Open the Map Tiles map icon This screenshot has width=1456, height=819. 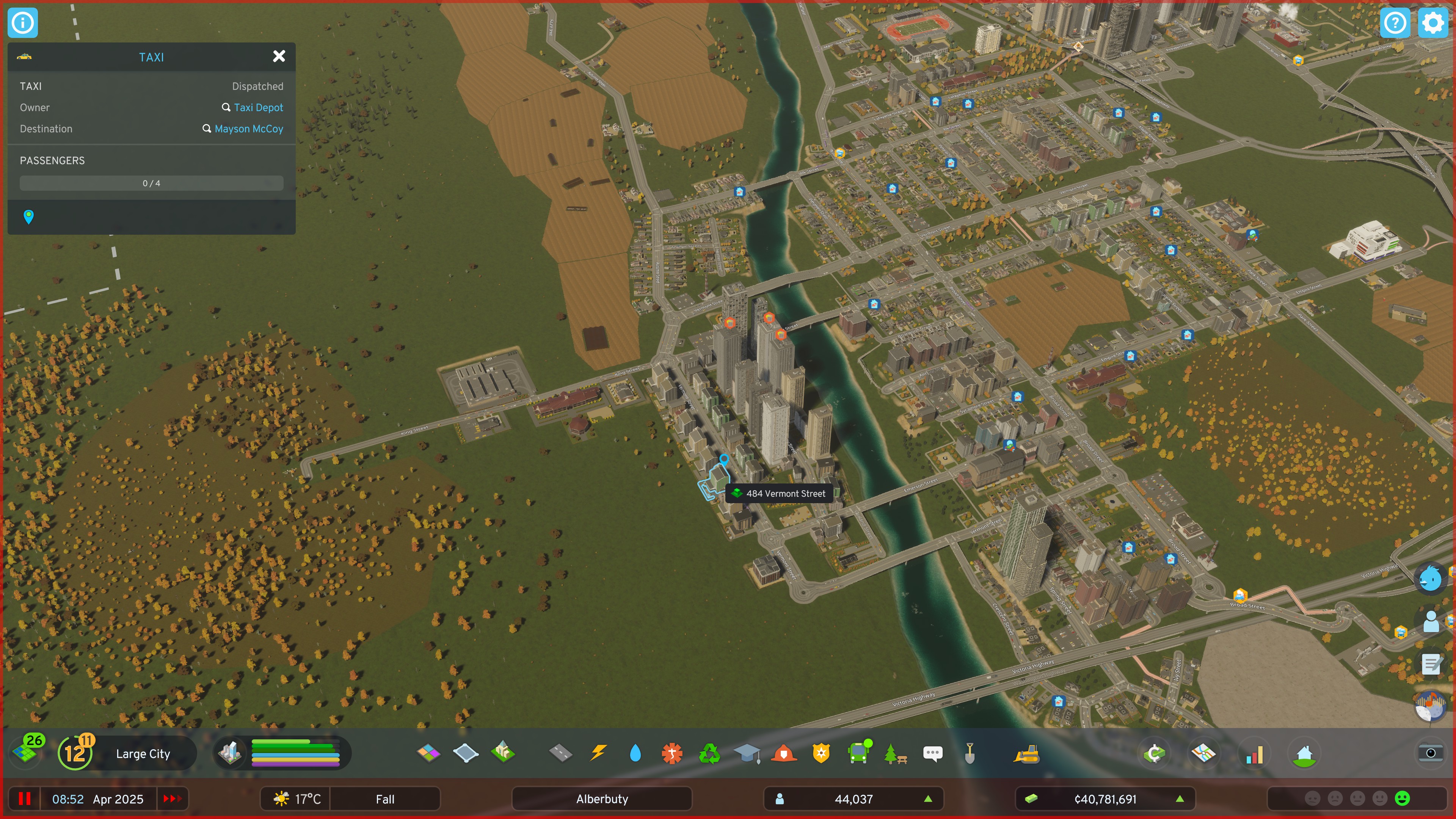pos(1204,753)
